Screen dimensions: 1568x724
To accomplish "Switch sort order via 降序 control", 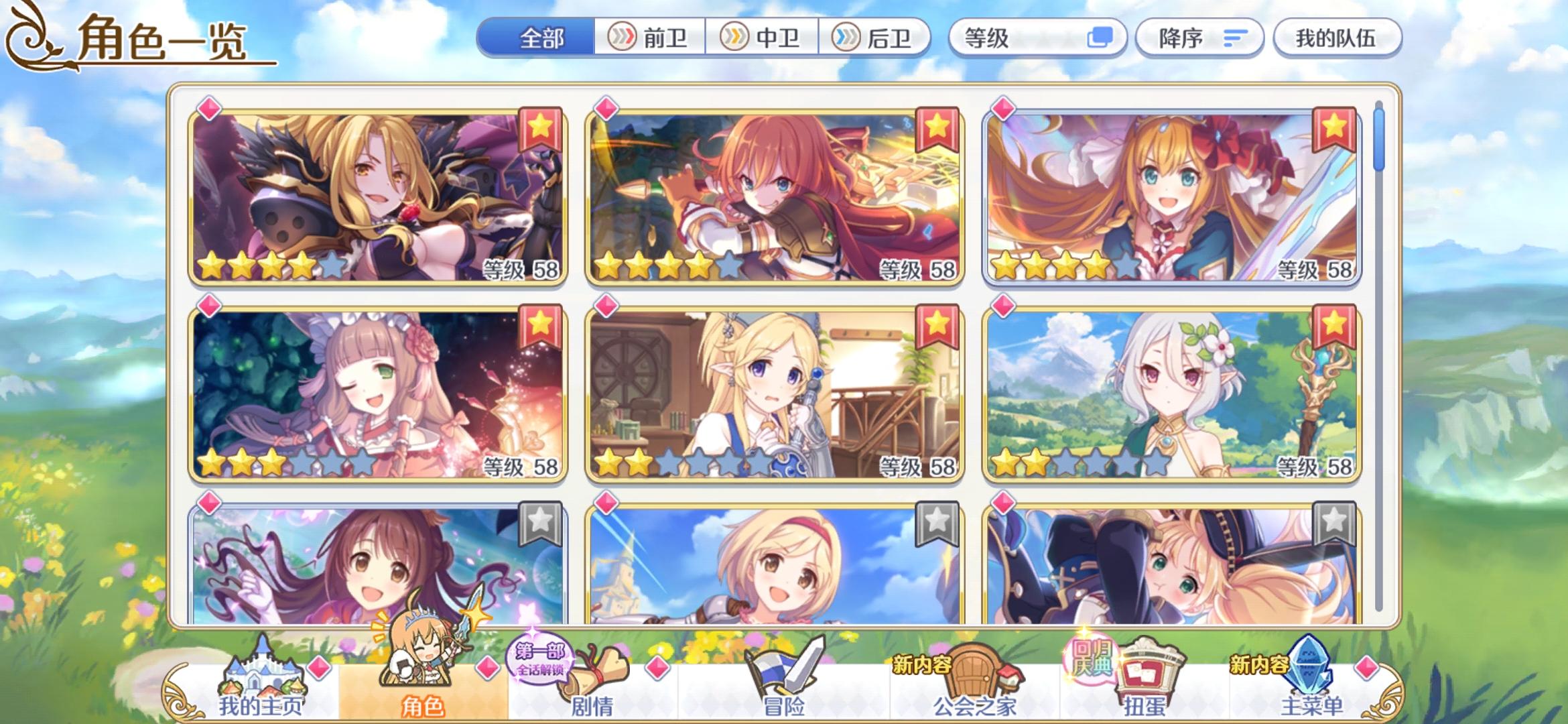I will pyautogui.click(x=1199, y=38).
